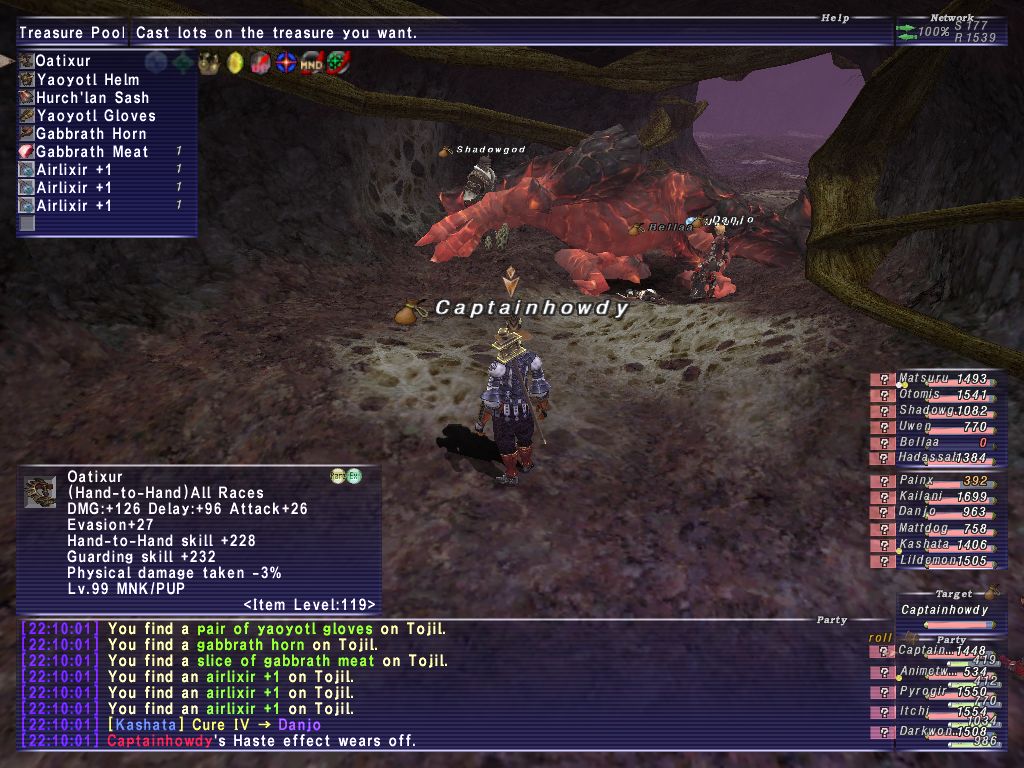This screenshot has width=1024, height=768.
Task: Select Oatixur in the treasure pool
Action: [62, 61]
